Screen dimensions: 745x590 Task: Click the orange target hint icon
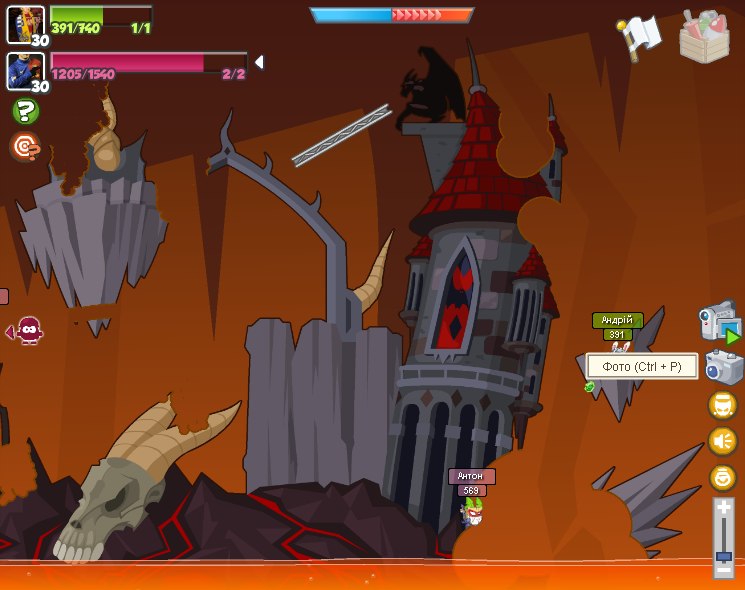[x=25, y=147]
